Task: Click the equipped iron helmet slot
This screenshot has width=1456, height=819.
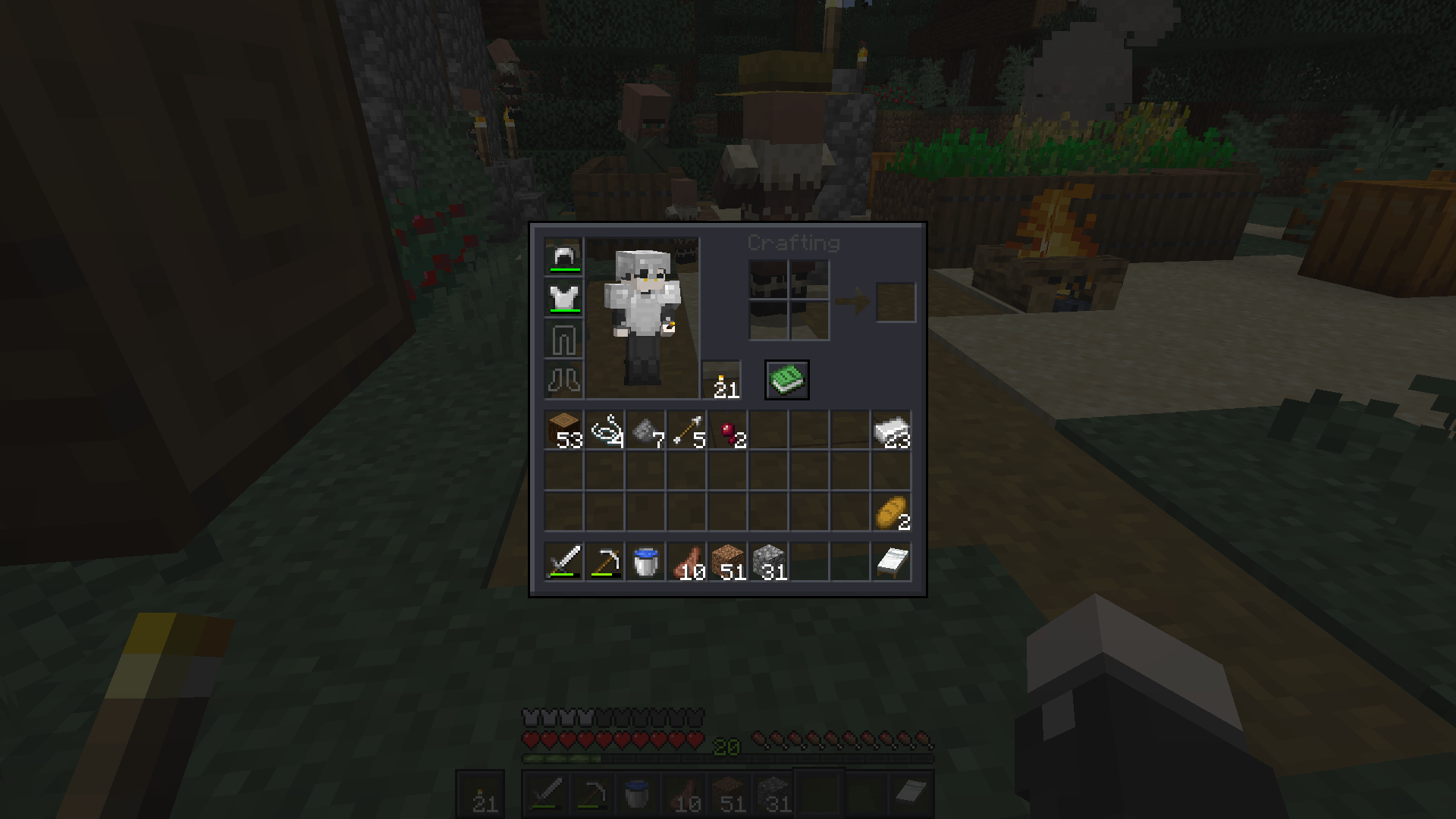Action: point(563,257)
